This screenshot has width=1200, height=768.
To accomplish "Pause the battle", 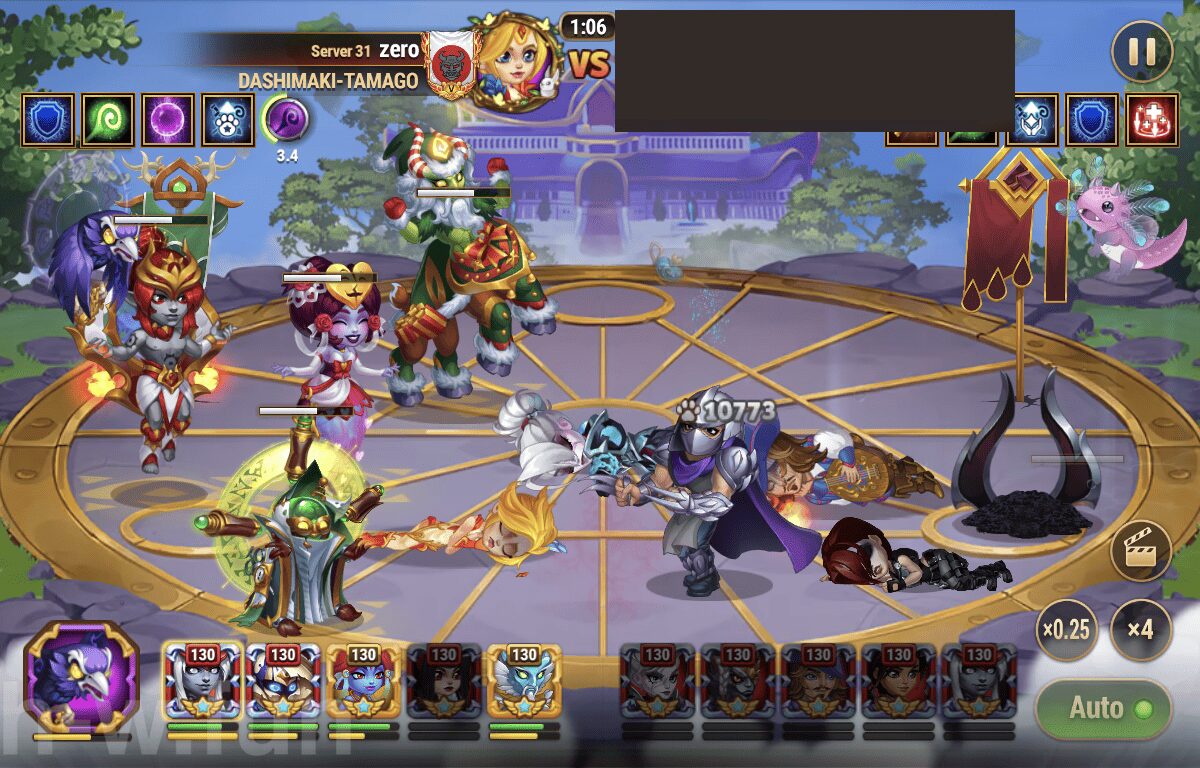I will point(1141,51).
